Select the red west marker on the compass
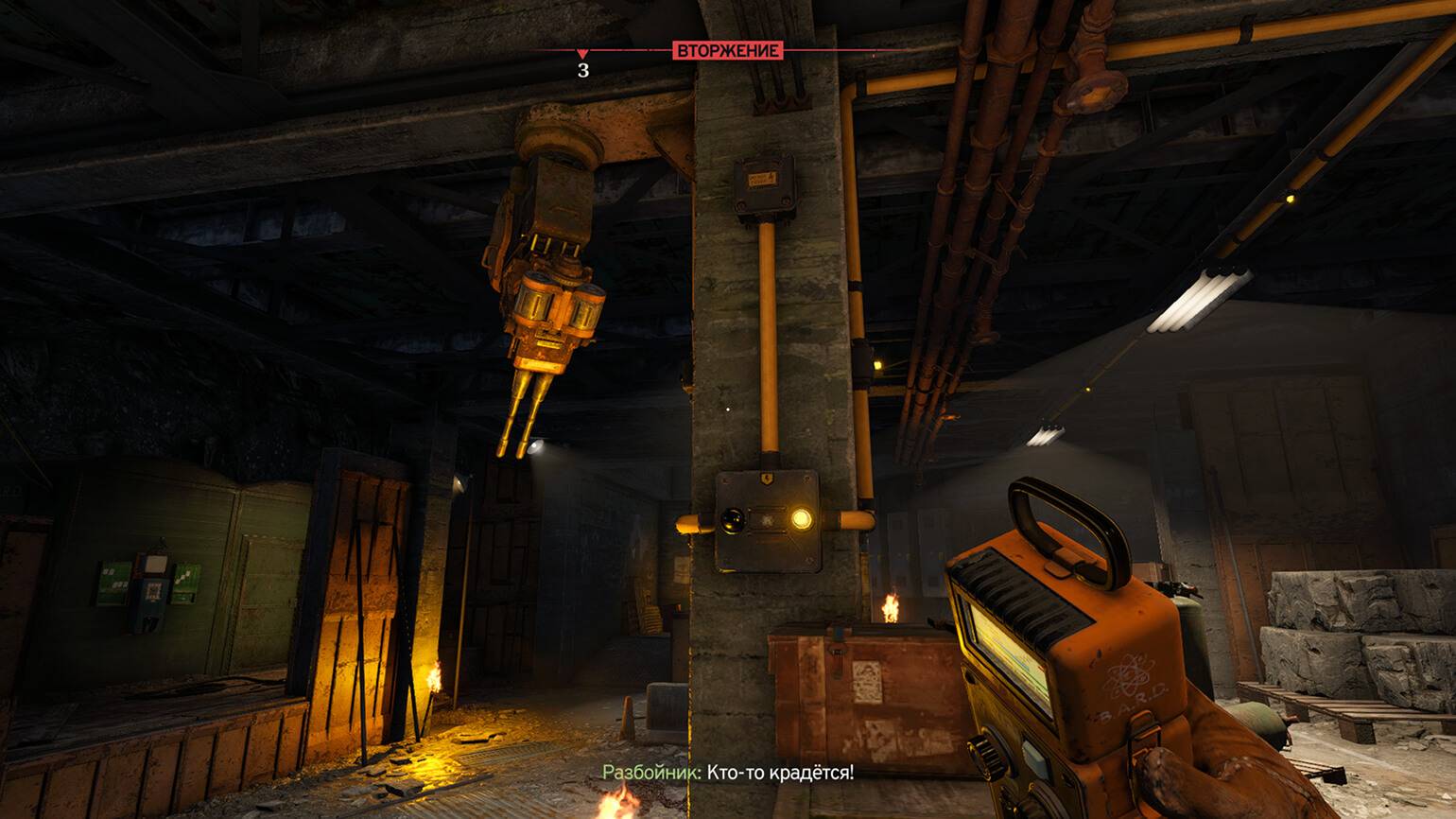The height and width of the screenshot is (819, 1456). (x=582, y=56)
